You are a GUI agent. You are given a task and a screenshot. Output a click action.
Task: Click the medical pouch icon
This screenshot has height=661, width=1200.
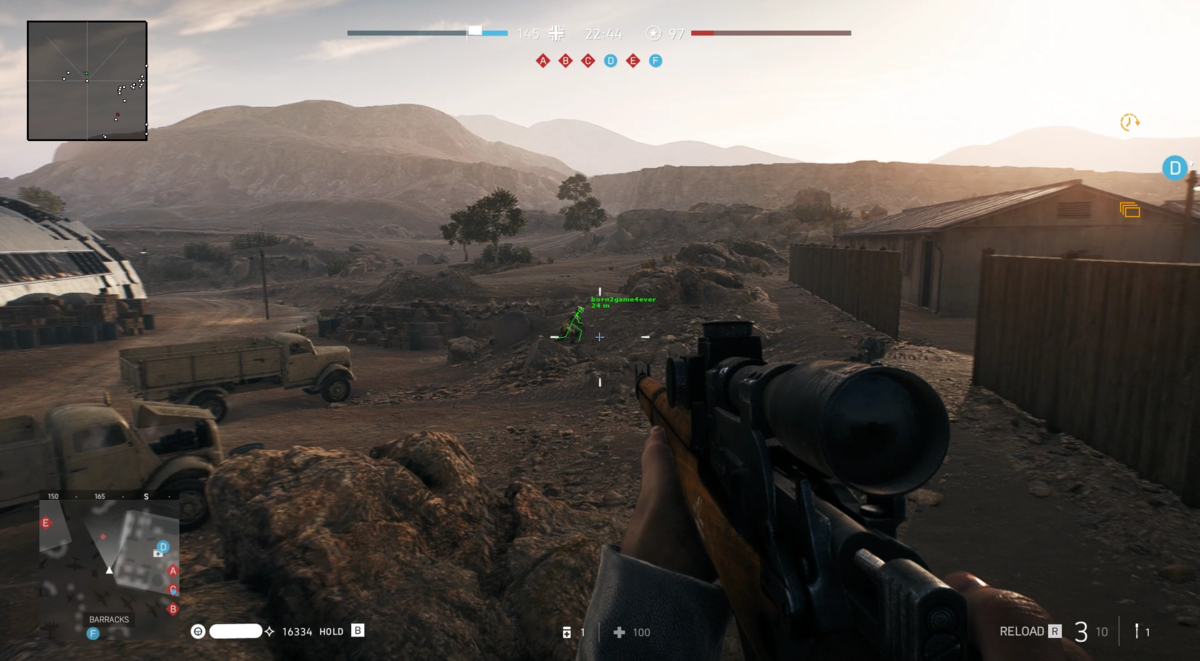point(567,632)
